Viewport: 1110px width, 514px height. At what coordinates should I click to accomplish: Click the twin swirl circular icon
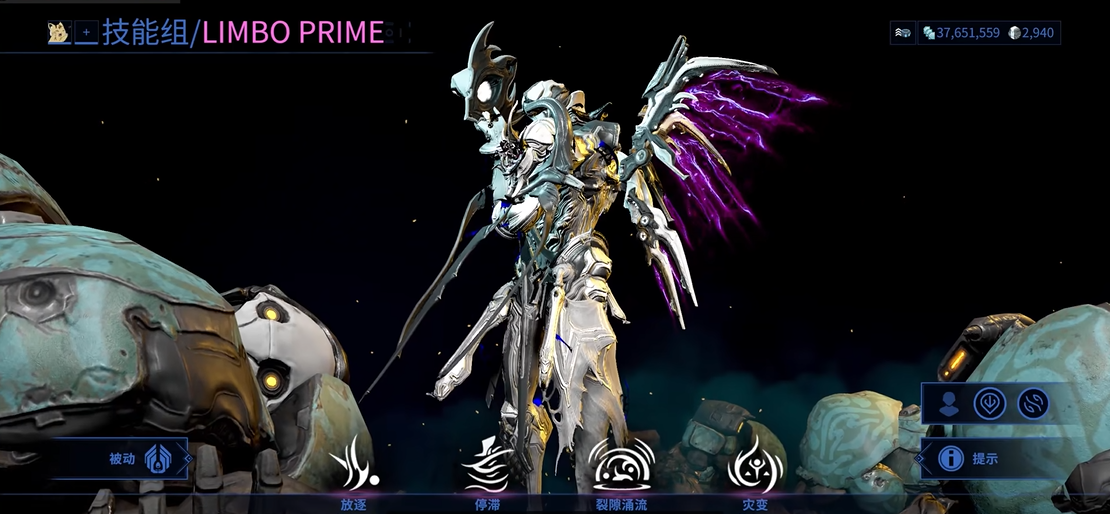(1033, 403)
